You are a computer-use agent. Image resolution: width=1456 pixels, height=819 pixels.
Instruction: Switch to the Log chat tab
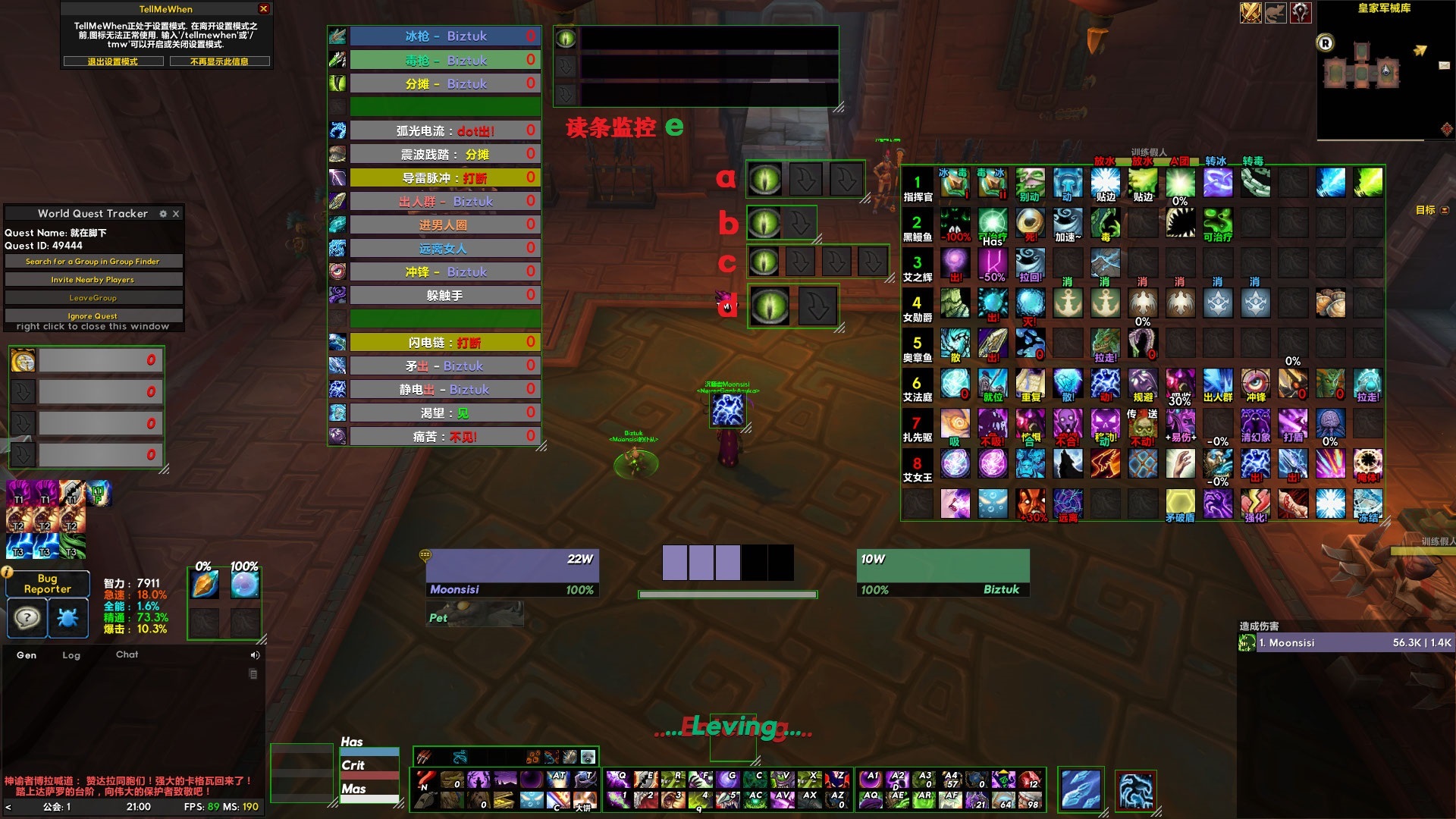tap(72, 655)
